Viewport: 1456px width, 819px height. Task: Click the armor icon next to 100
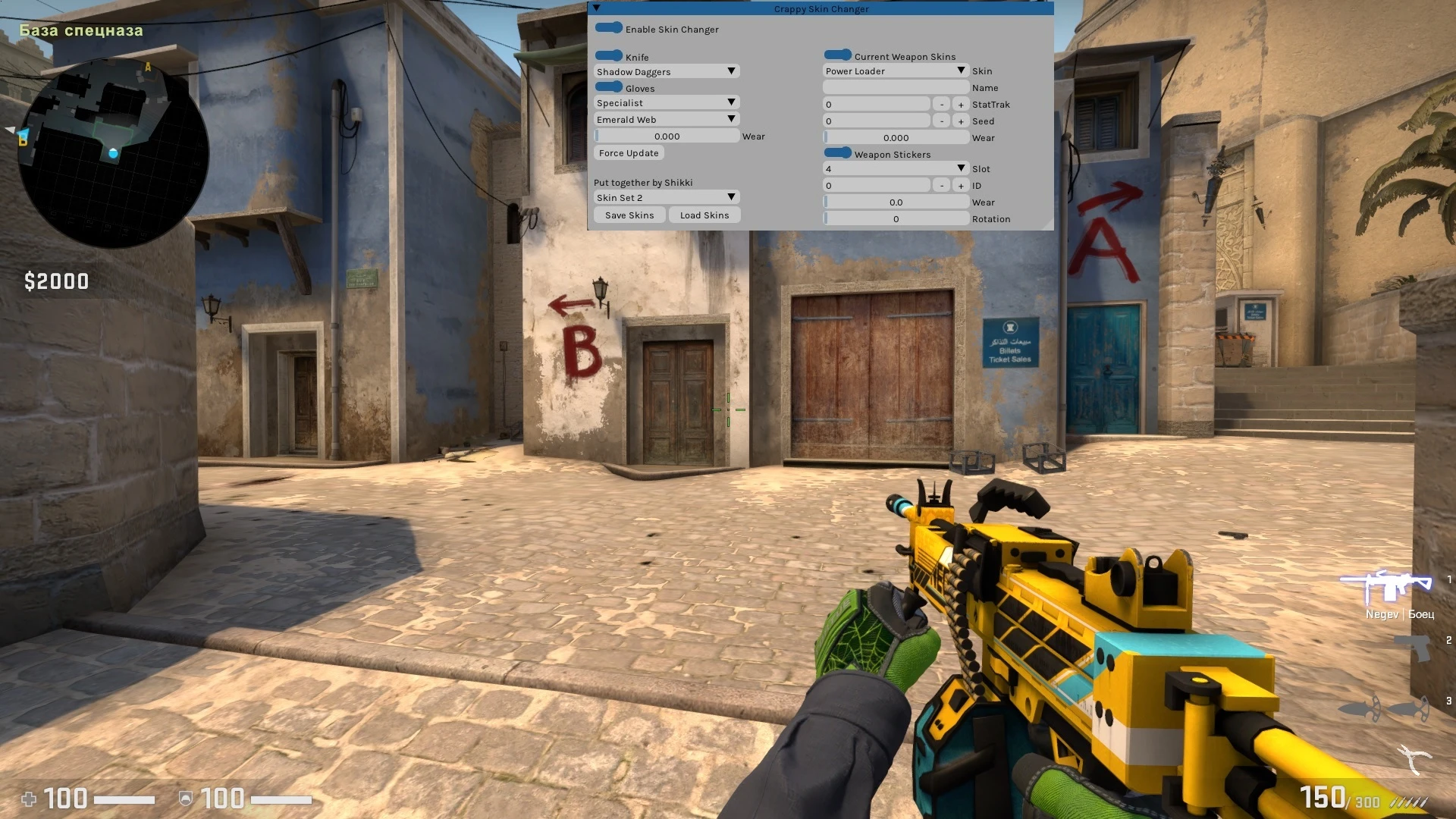coord(186,800)
